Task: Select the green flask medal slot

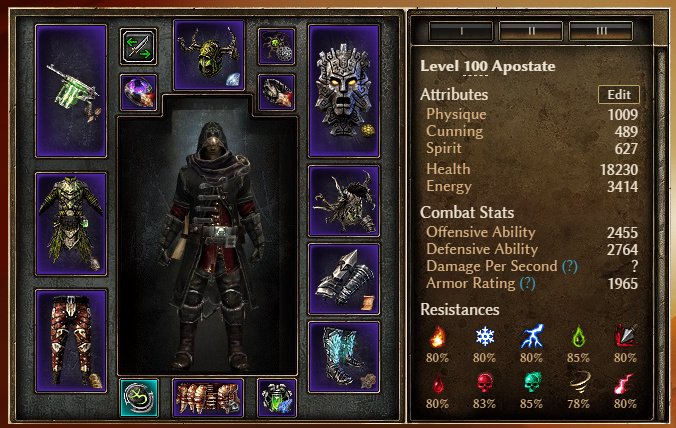Action: [276, 397]
